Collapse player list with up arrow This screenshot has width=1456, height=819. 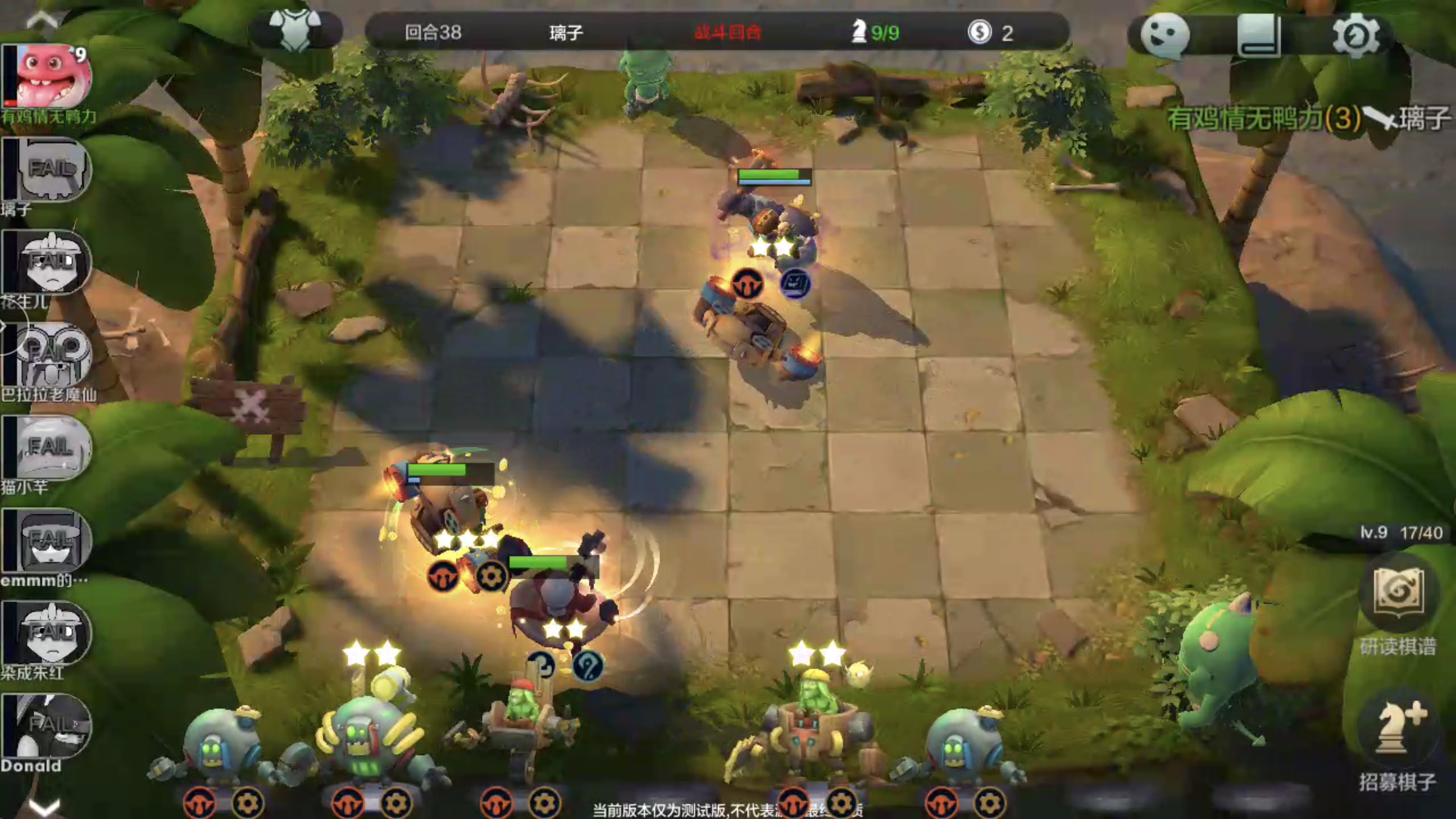coord(42,20)
